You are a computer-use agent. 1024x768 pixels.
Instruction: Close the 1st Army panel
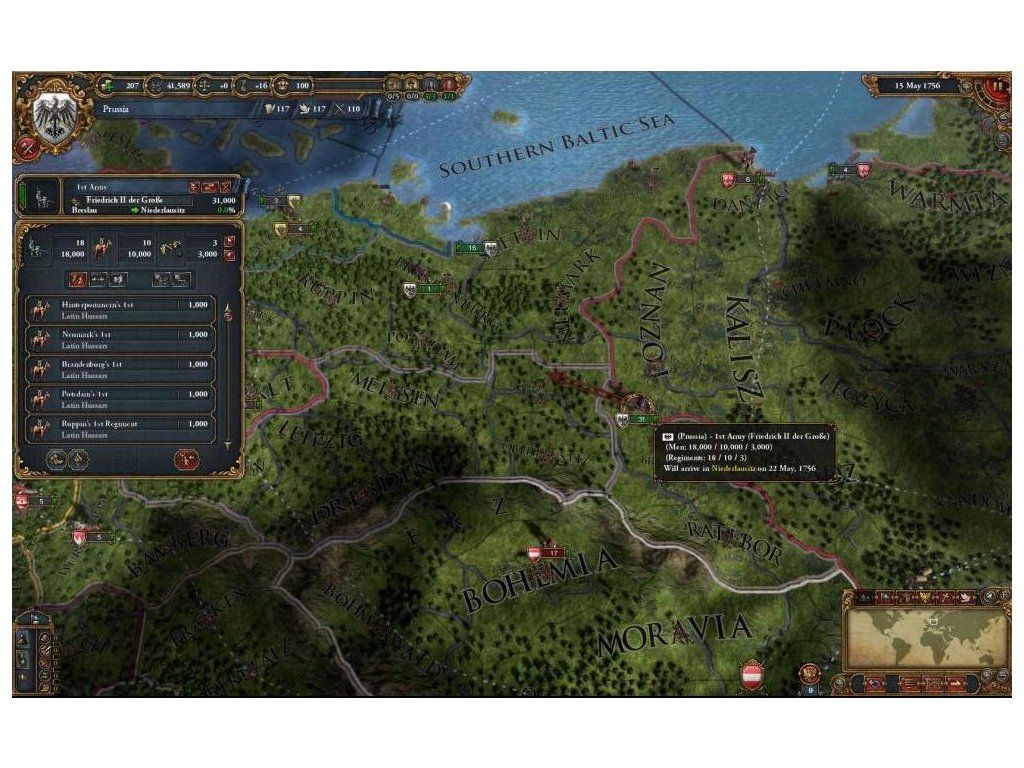(227, 187)
